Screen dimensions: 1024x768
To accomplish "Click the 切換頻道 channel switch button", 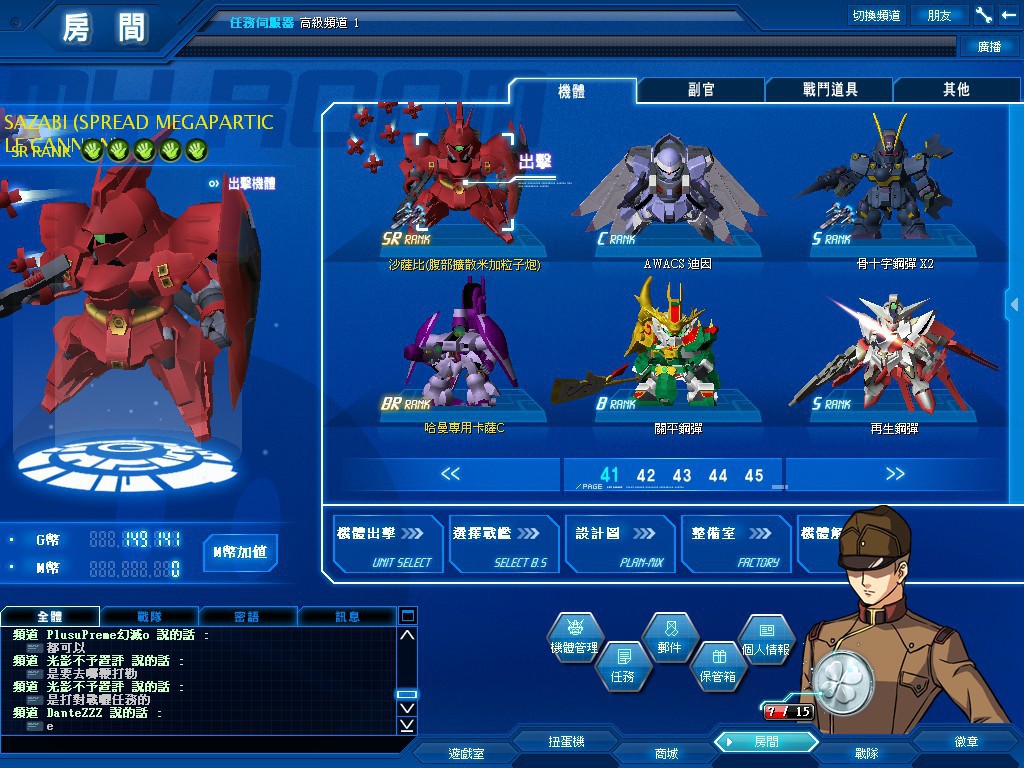I will click(876, 15).
